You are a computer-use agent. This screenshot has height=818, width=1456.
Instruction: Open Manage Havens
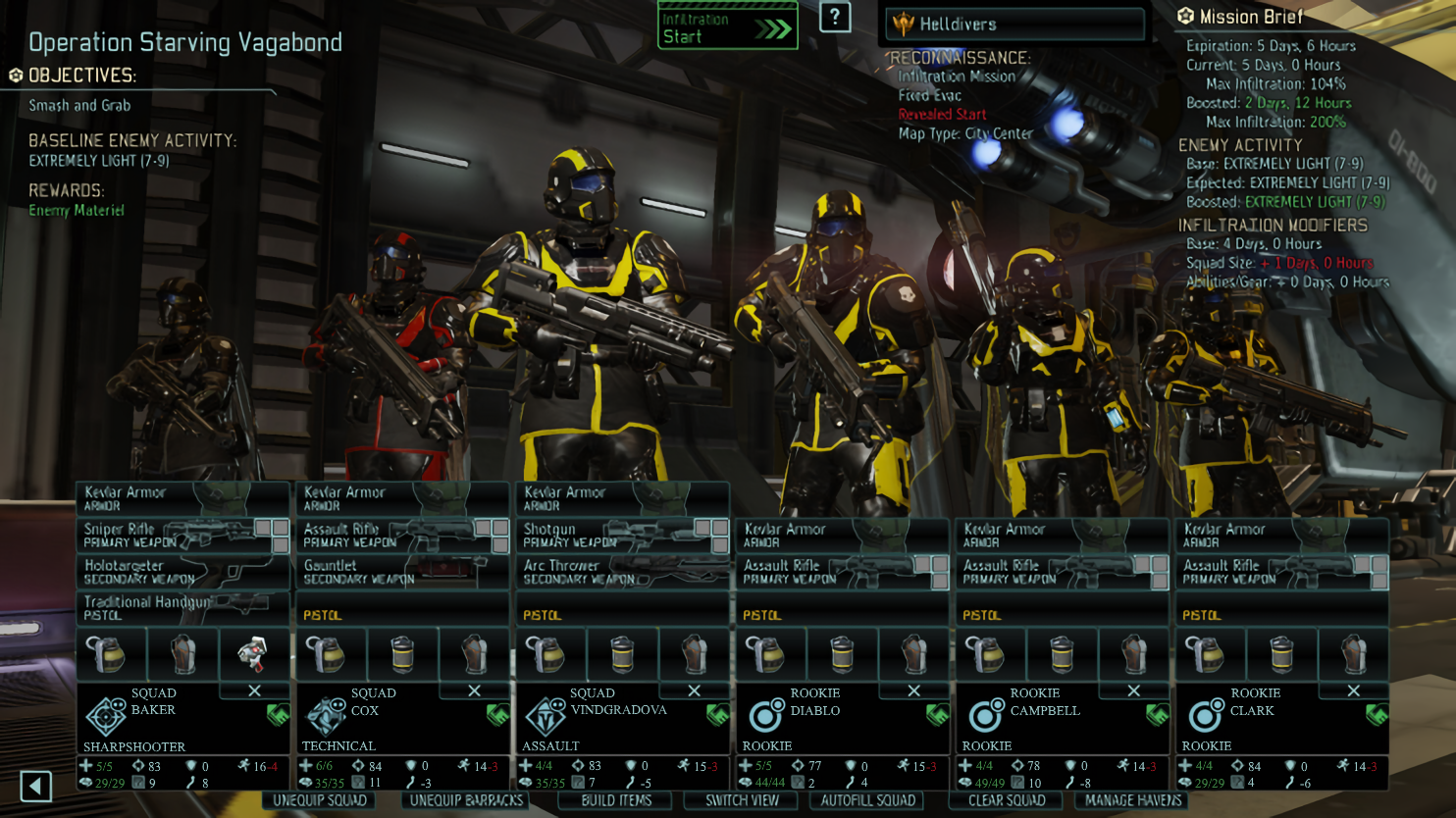coord(1133,800)
